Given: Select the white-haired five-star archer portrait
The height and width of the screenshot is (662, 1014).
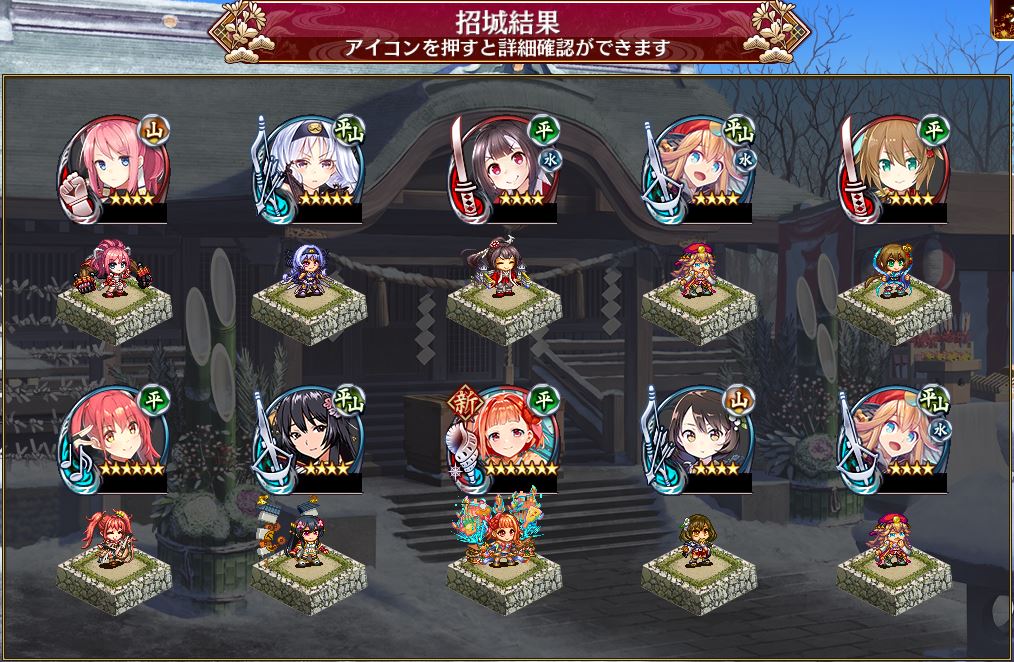Looking at the screenshot, I should pyautogui.click(x=308, y=165).
